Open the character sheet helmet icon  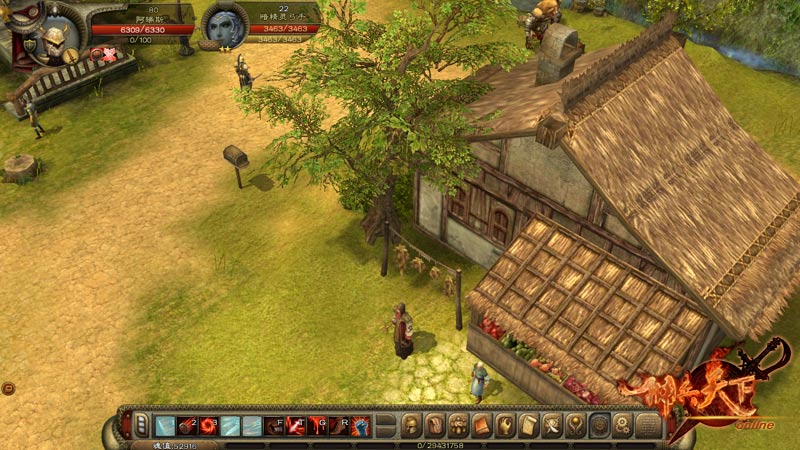(410, 425)
